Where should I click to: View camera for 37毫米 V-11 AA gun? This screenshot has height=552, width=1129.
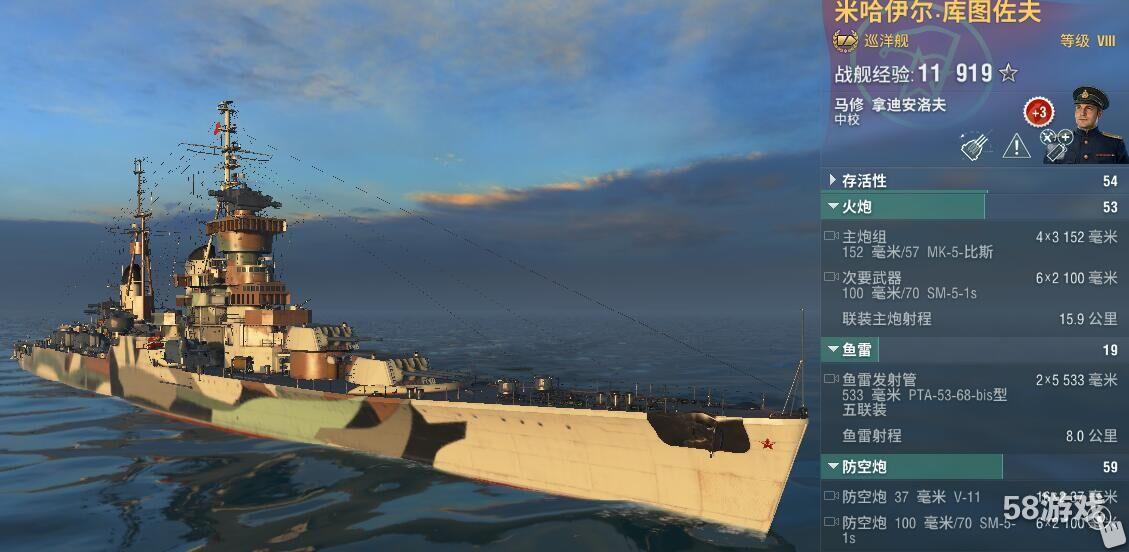tap(831, 496)
